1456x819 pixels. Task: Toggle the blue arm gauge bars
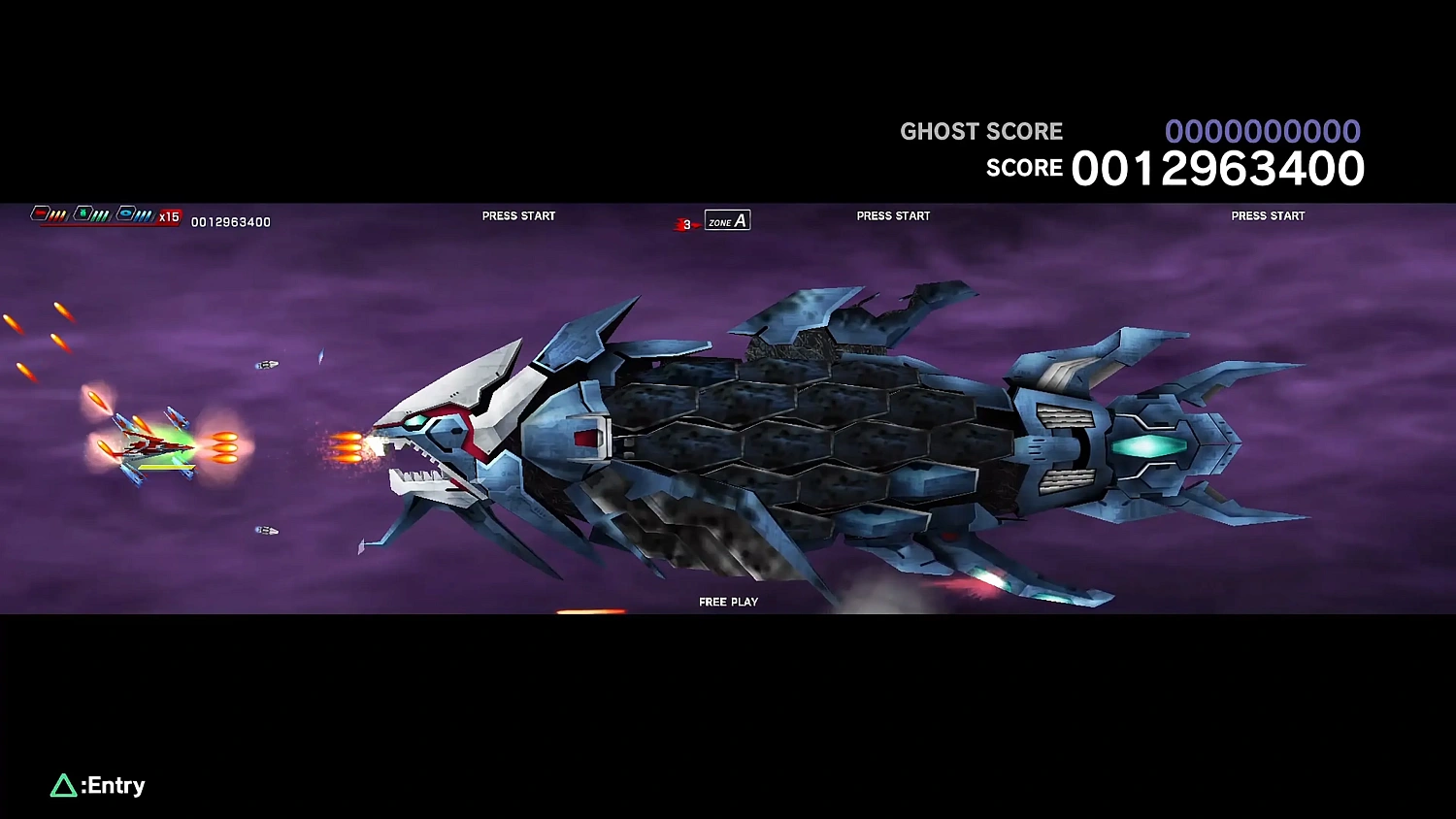[144, 214]
